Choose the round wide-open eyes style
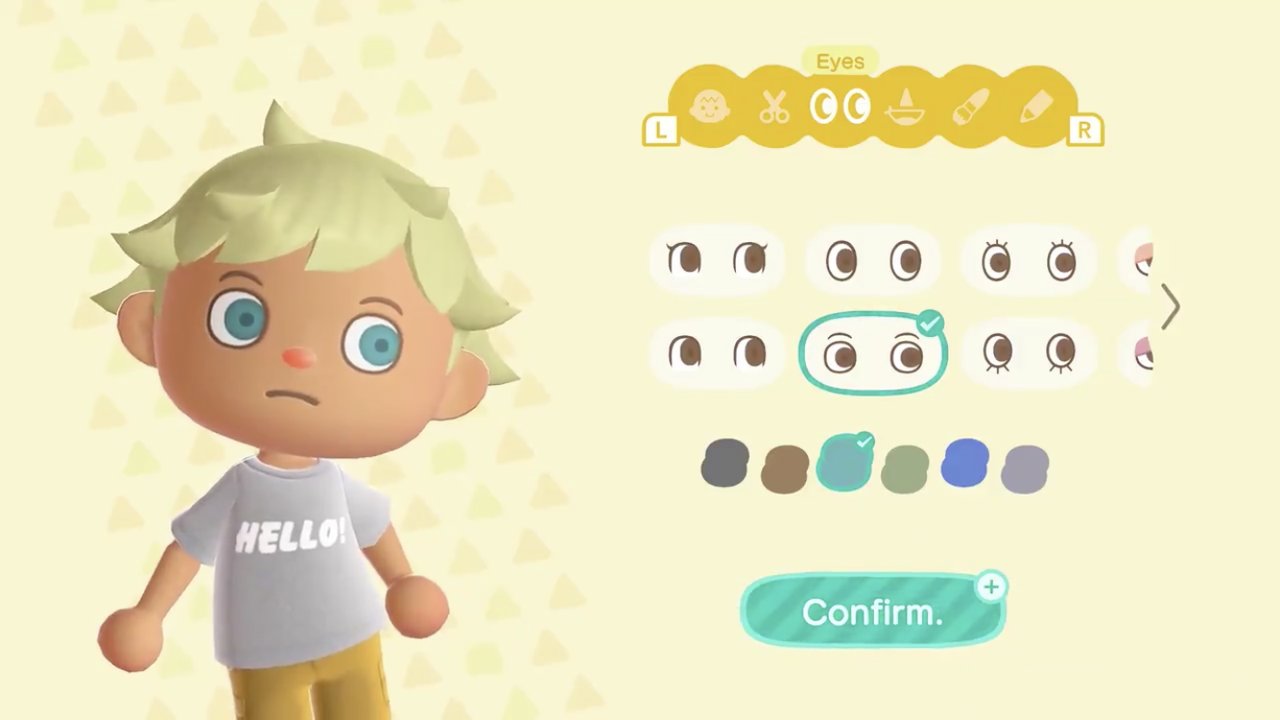This screenshot has width=1280, height=720. coord(873,260)
